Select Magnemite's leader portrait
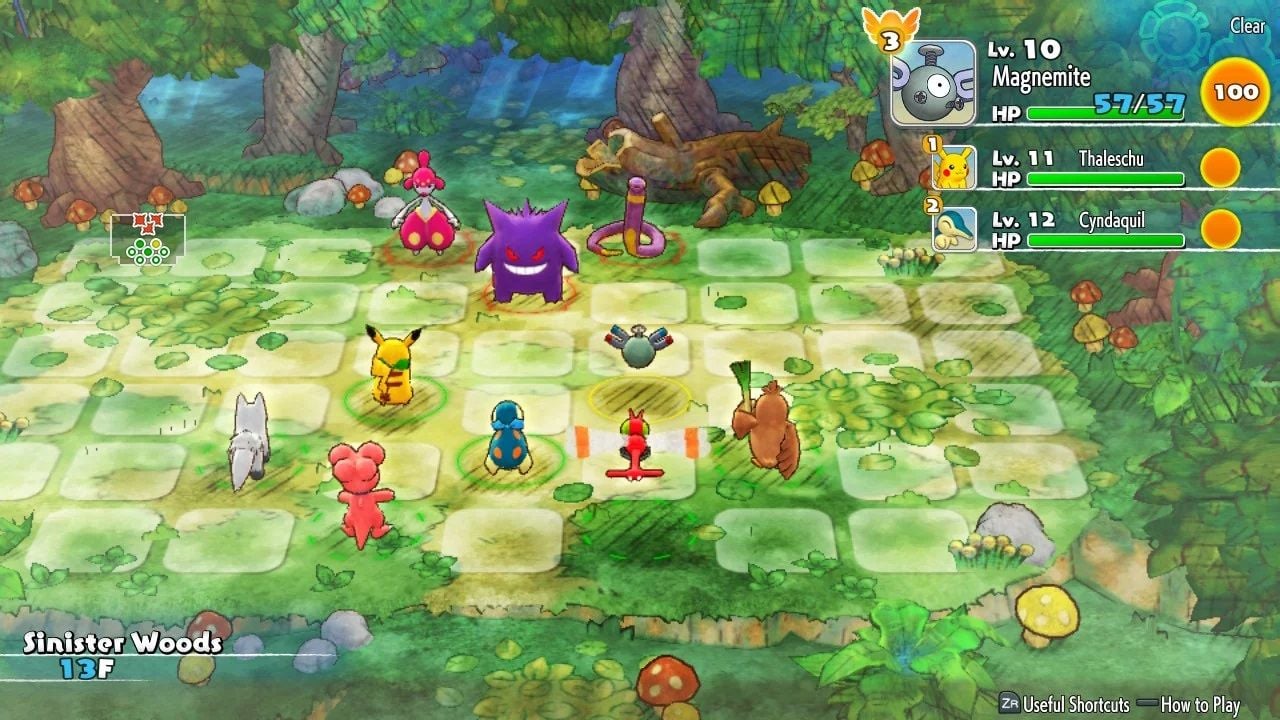The height and width of the screenshot is (720, 1280). tap(933, 83)
